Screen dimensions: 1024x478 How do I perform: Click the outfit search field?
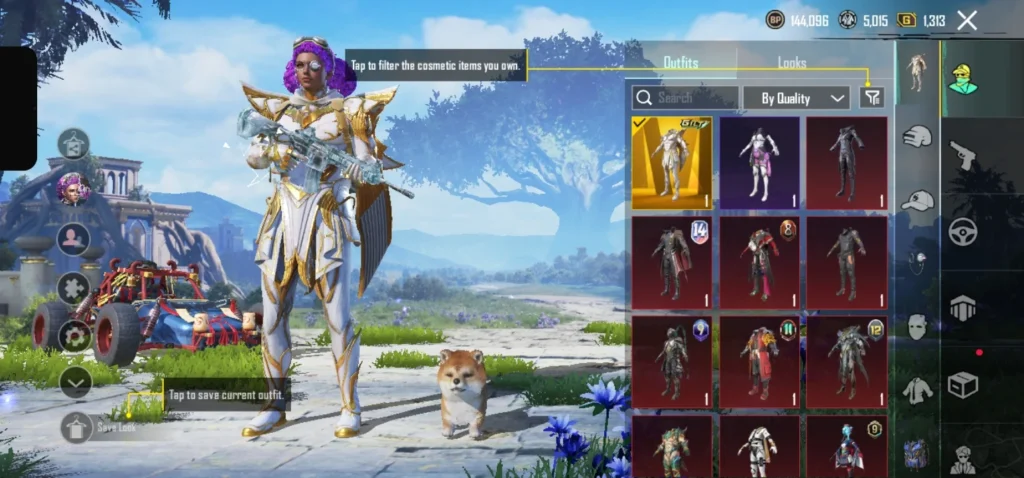[686, 98]
